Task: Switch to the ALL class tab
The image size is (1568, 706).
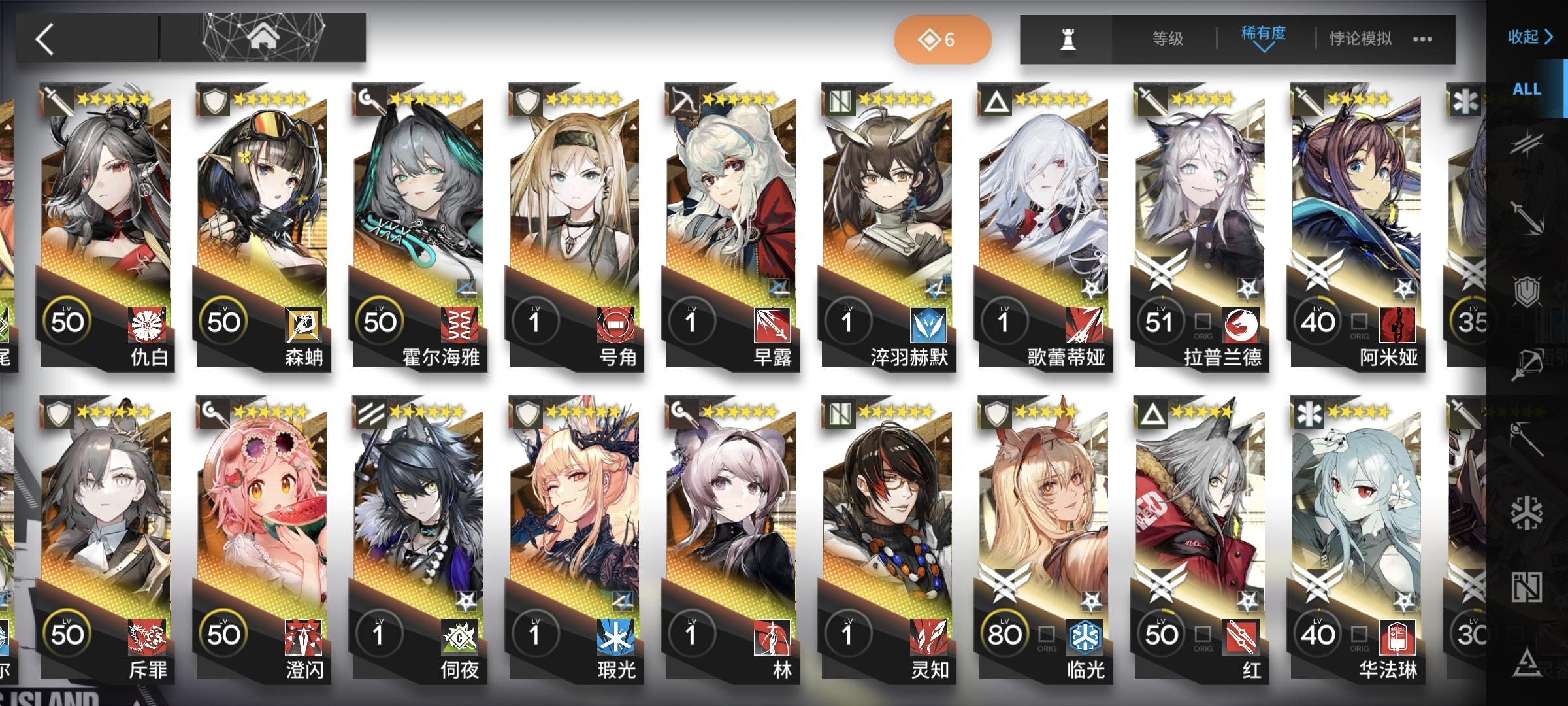Action: (1527, 89)
